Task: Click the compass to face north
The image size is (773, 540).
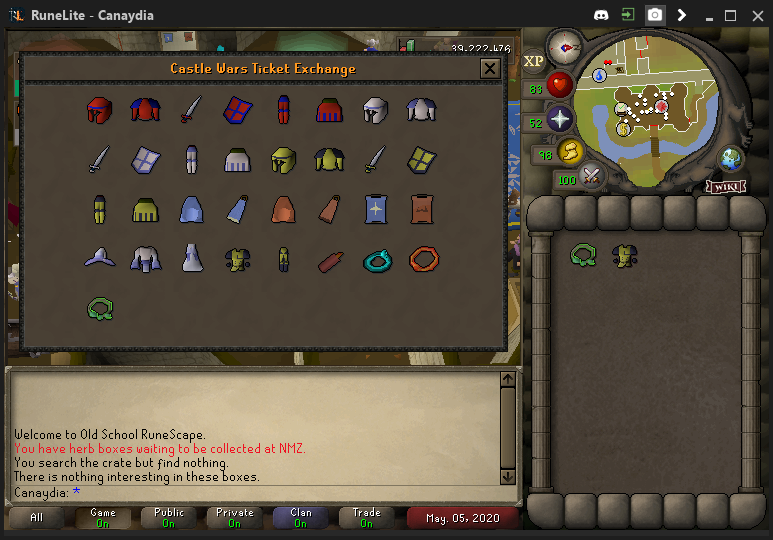Action: click(565, 46)
